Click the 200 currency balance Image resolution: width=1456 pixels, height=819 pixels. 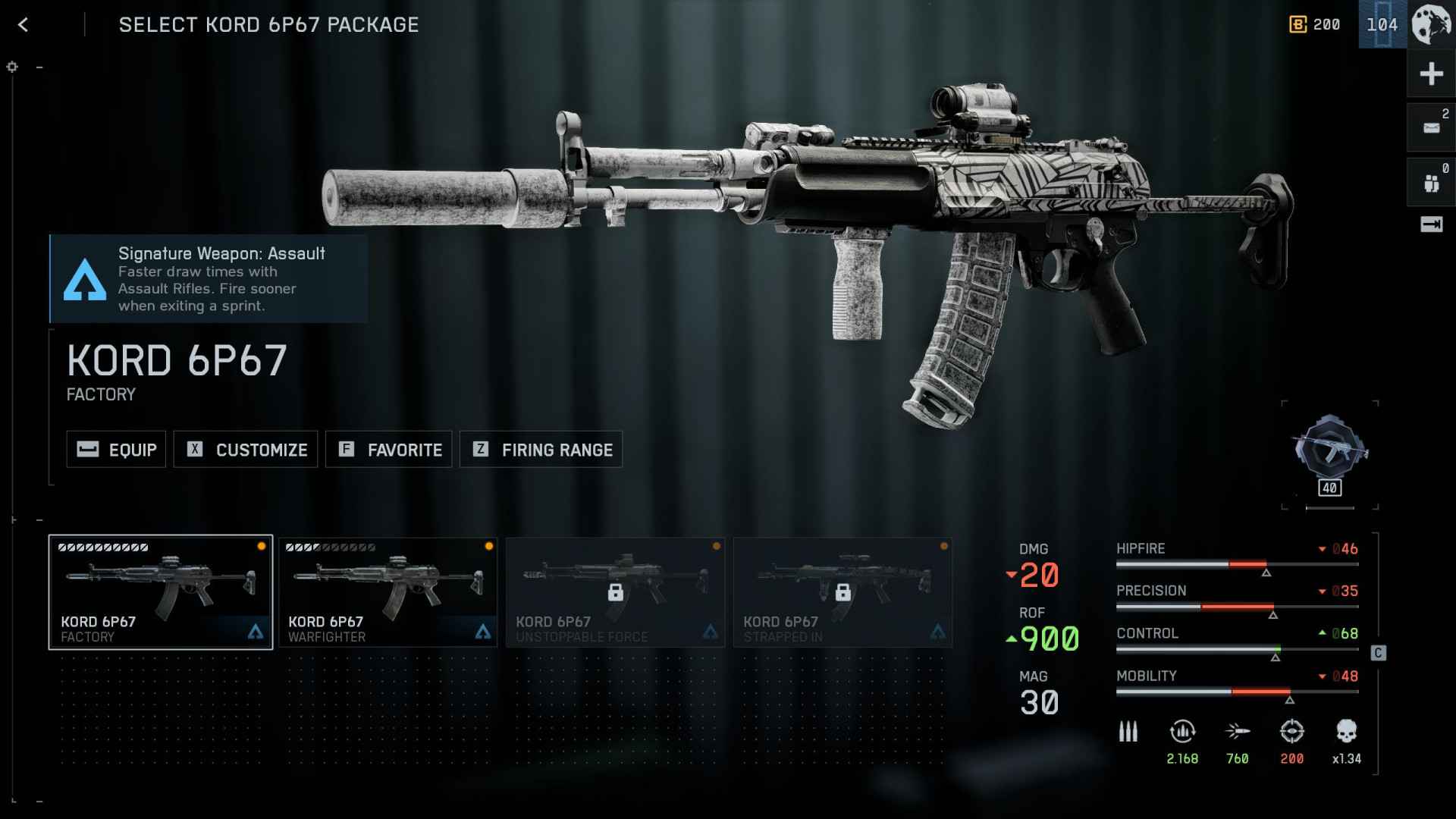click(1315, 25)
